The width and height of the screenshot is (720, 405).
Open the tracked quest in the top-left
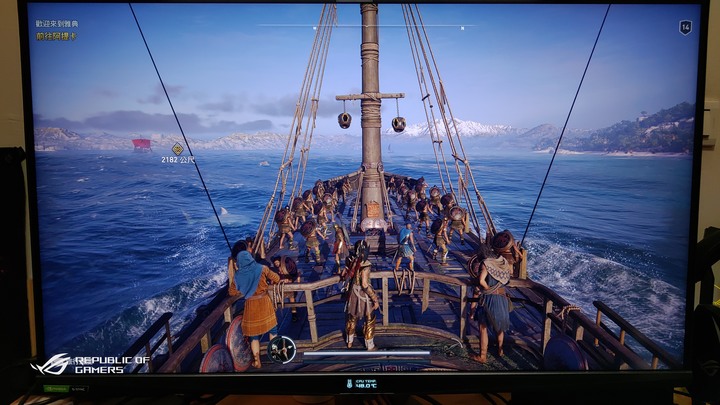57,29
